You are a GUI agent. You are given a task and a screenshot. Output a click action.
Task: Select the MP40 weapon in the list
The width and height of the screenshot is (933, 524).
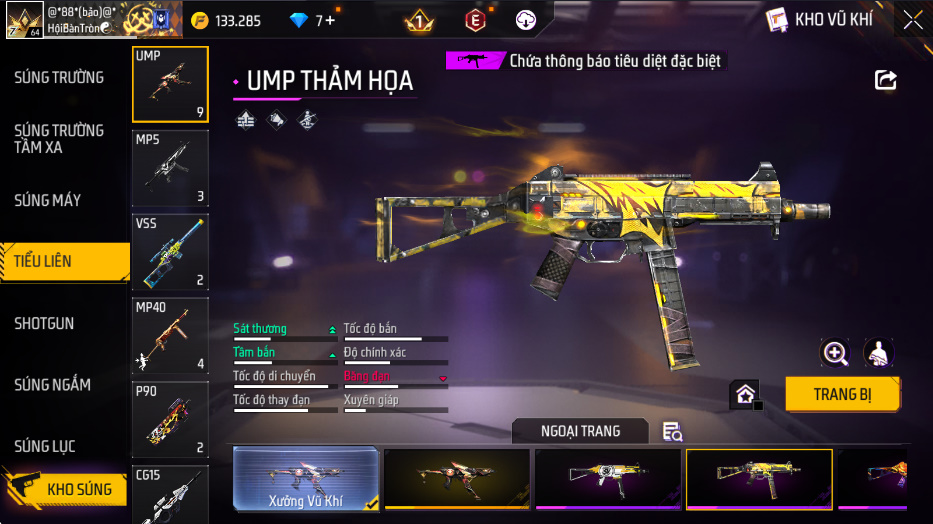point(170,335)
